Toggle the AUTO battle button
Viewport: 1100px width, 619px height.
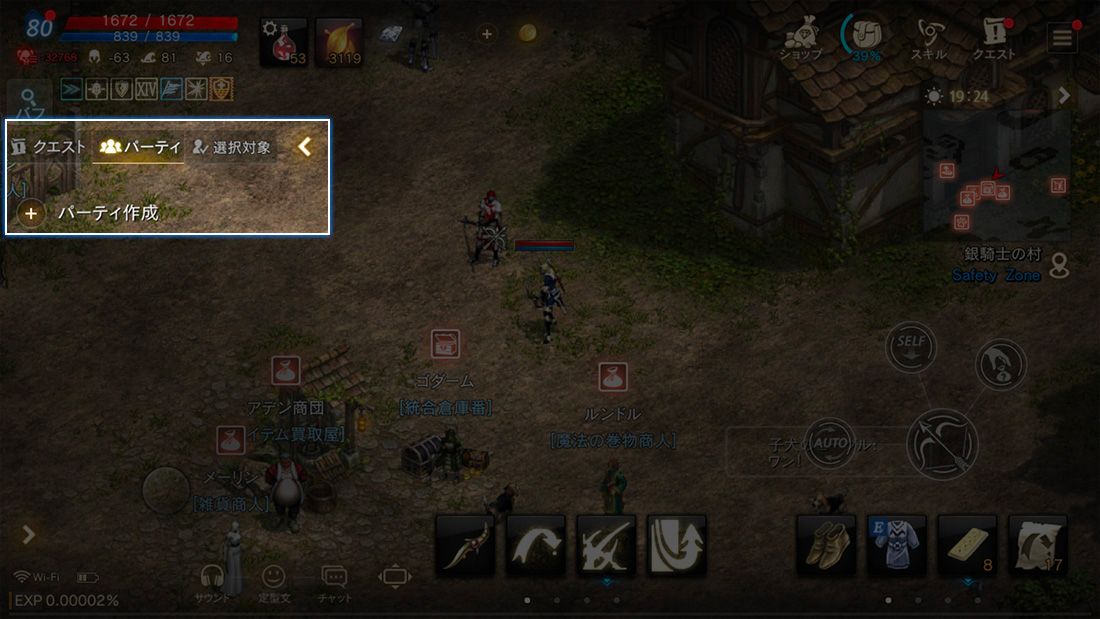(829, 441)
